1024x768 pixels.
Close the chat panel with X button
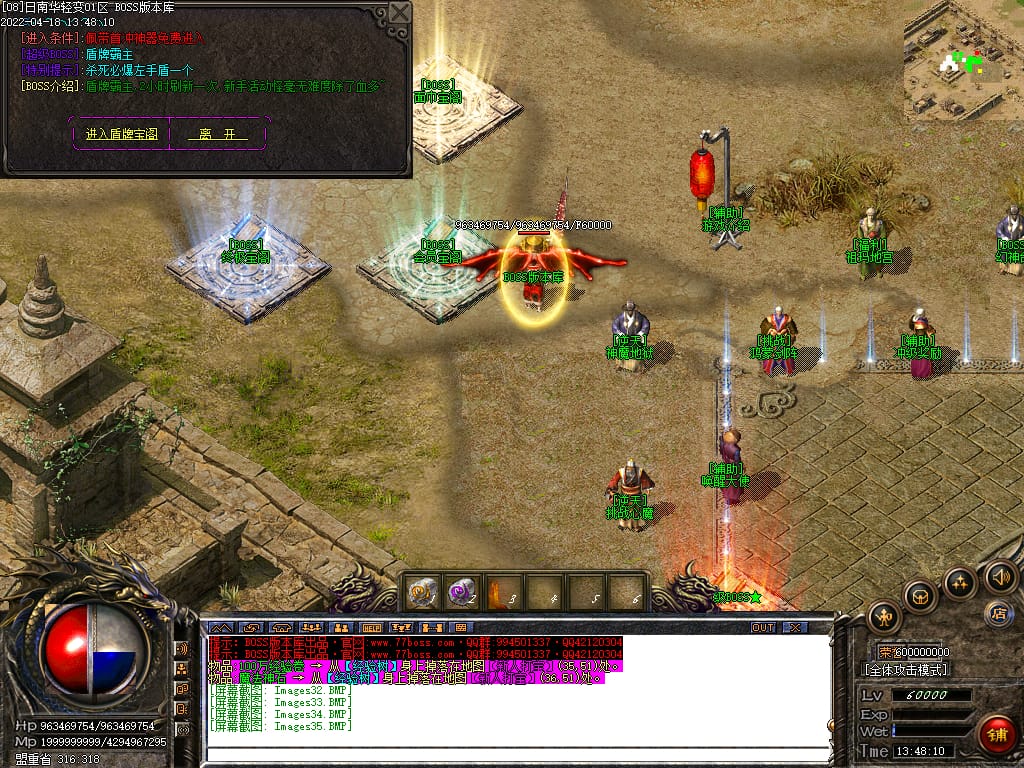(795, 627)
